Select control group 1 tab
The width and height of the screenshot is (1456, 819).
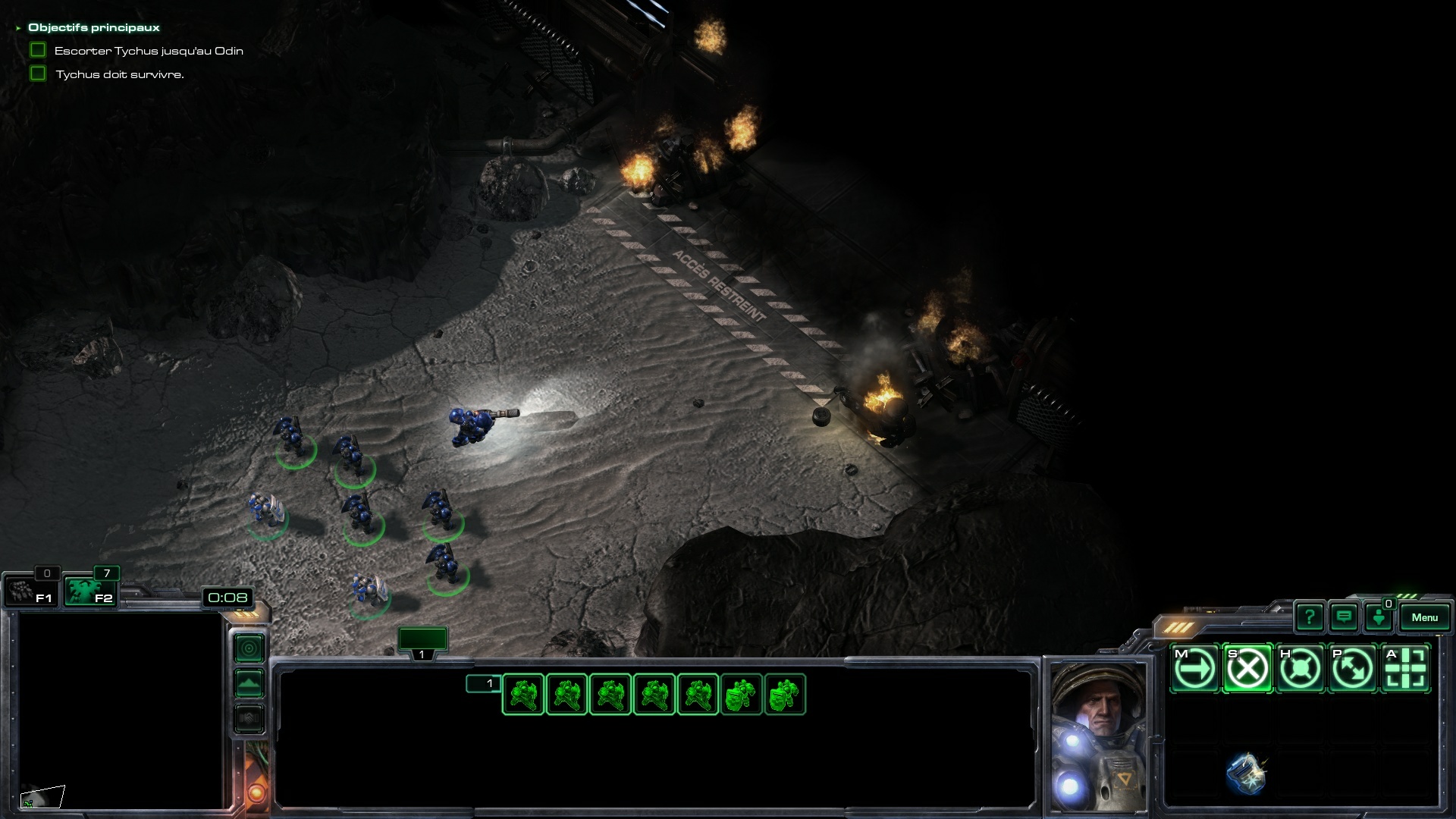[x=422, y=641]
